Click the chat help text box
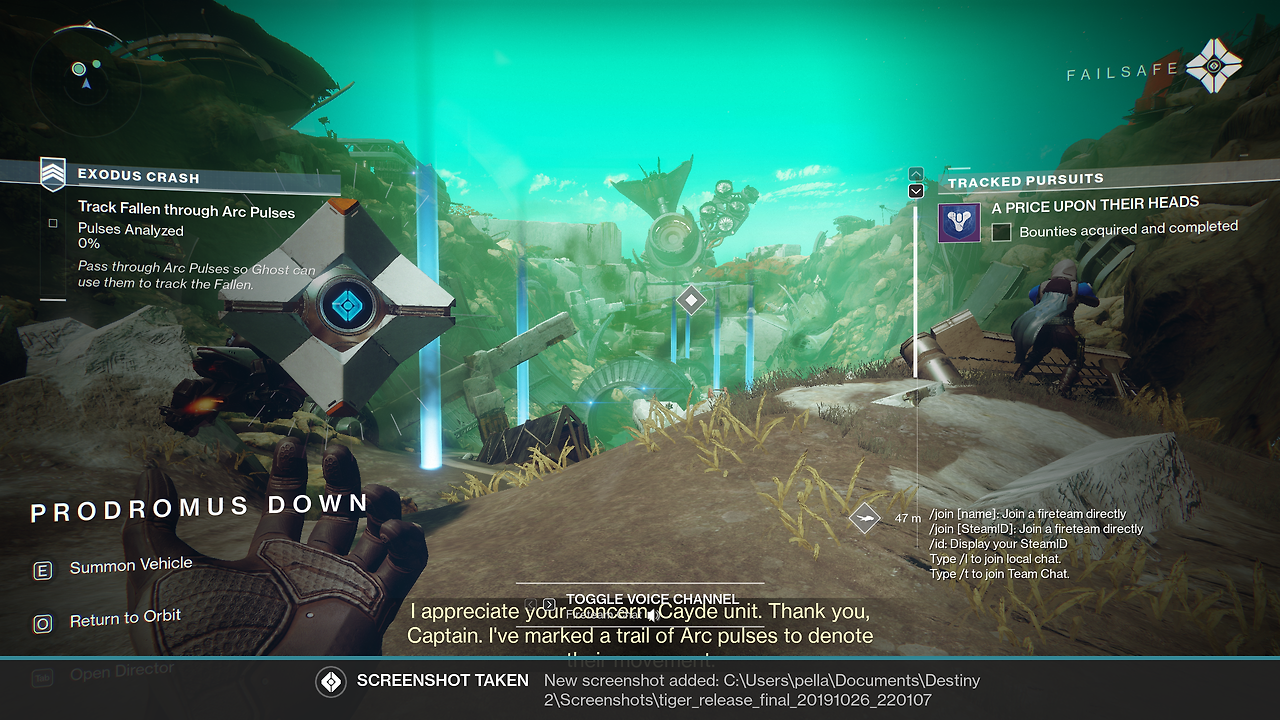The width and height of the screenshot is (1280, 720). (1035, 544)
